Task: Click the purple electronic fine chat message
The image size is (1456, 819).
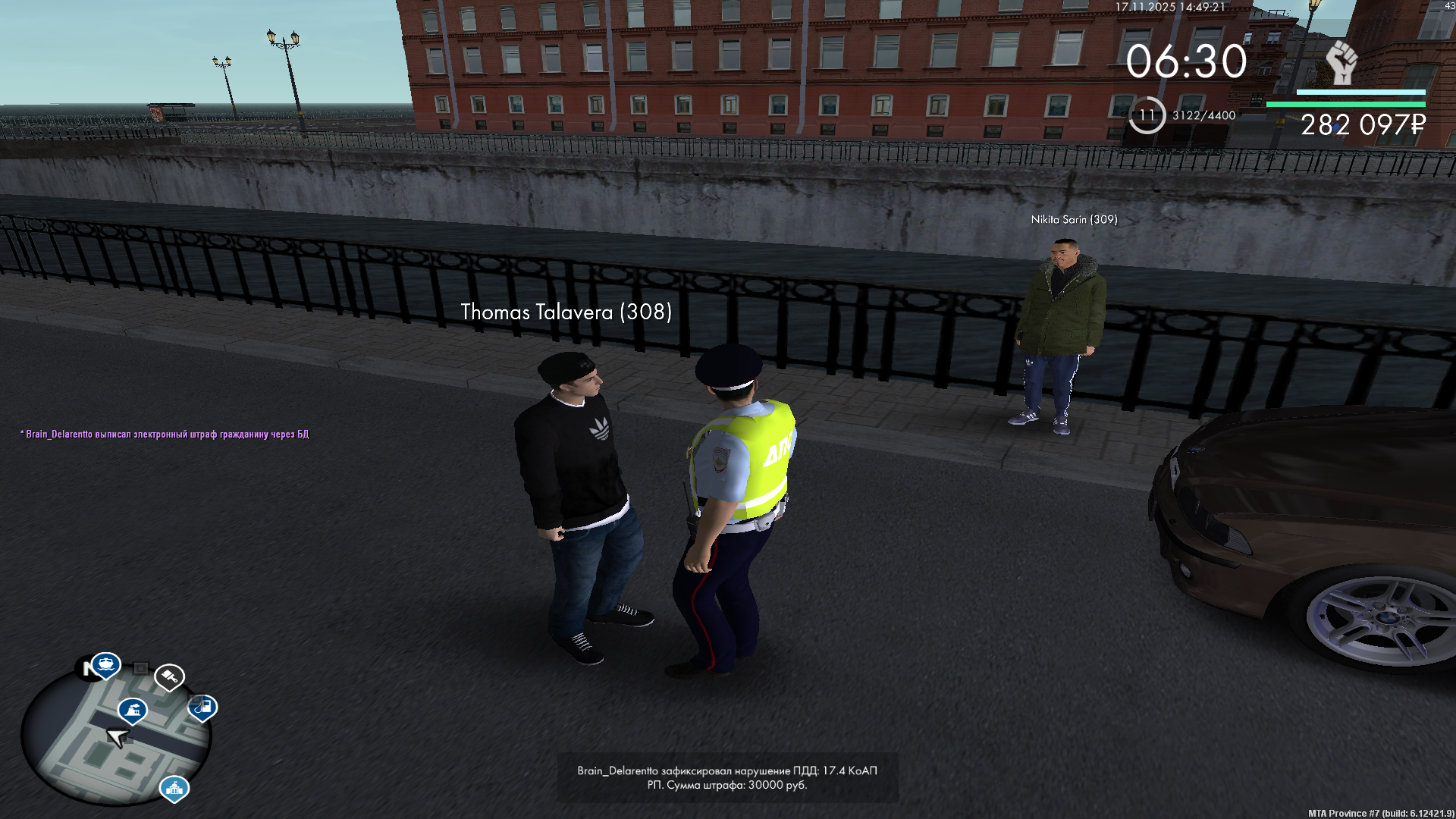Action: pos(165,435)
